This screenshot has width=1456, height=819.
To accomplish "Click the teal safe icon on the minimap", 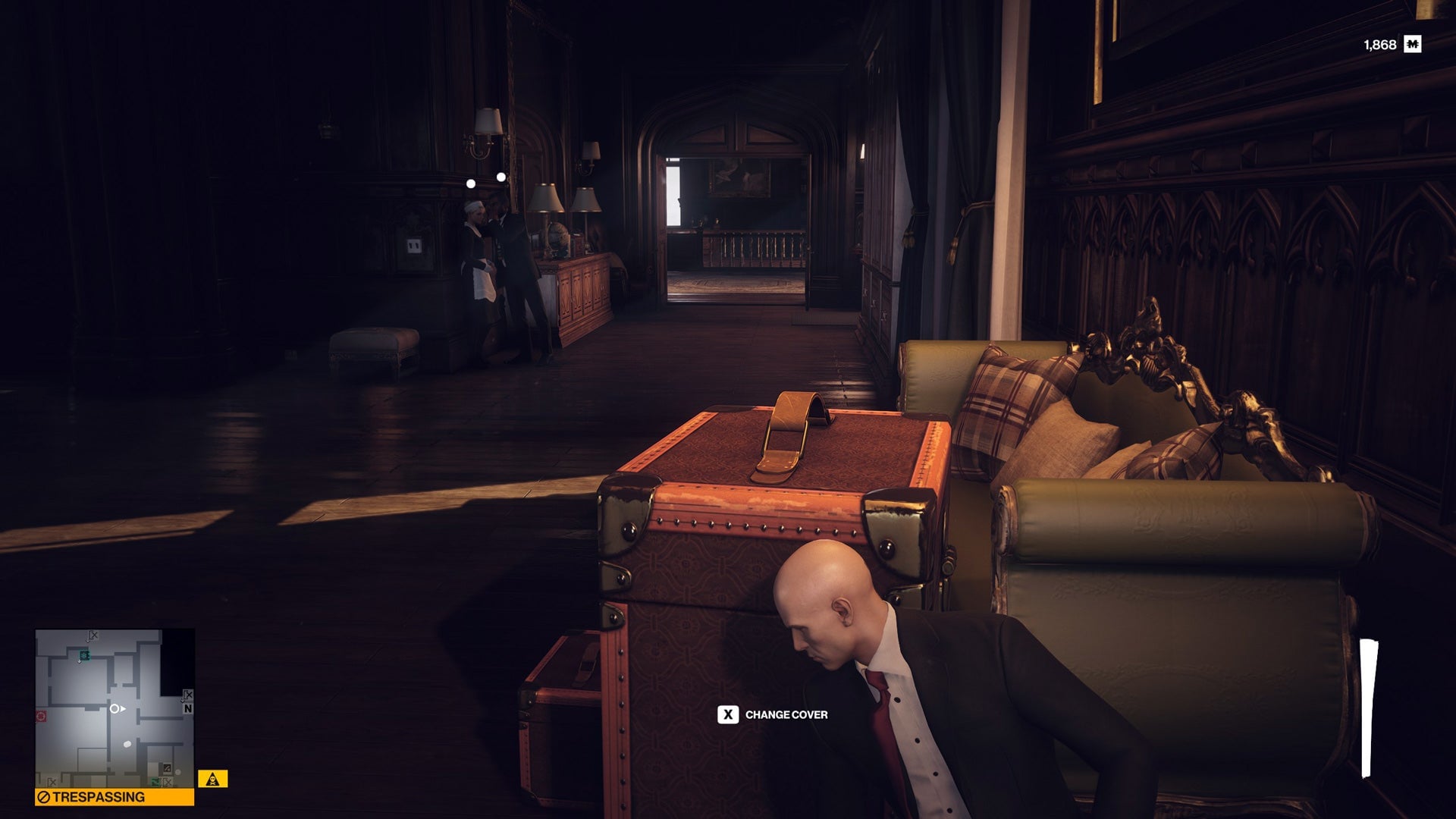I will pyautogui.click(x=84, y=656).
